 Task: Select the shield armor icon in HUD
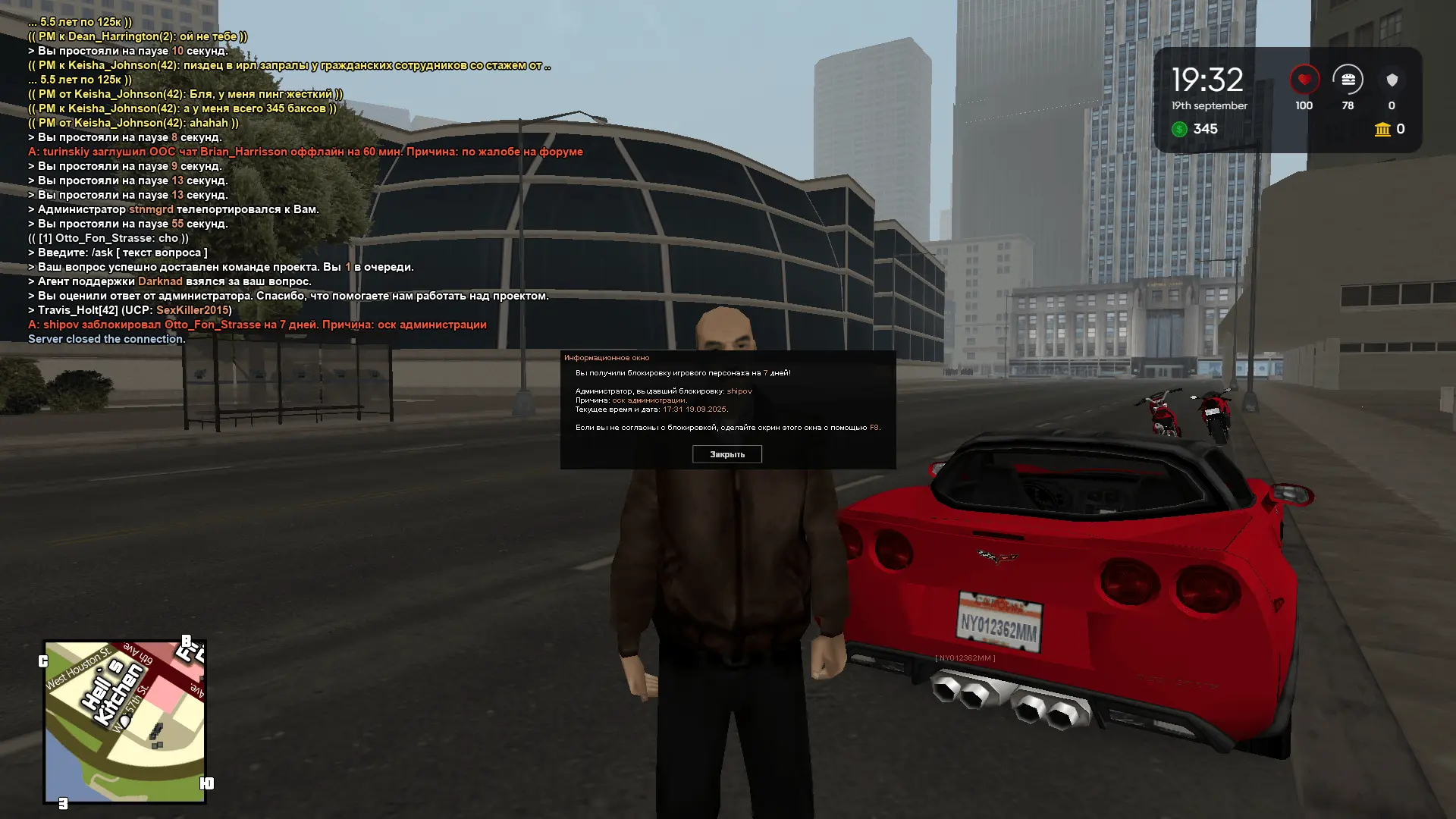[1392, 79]
